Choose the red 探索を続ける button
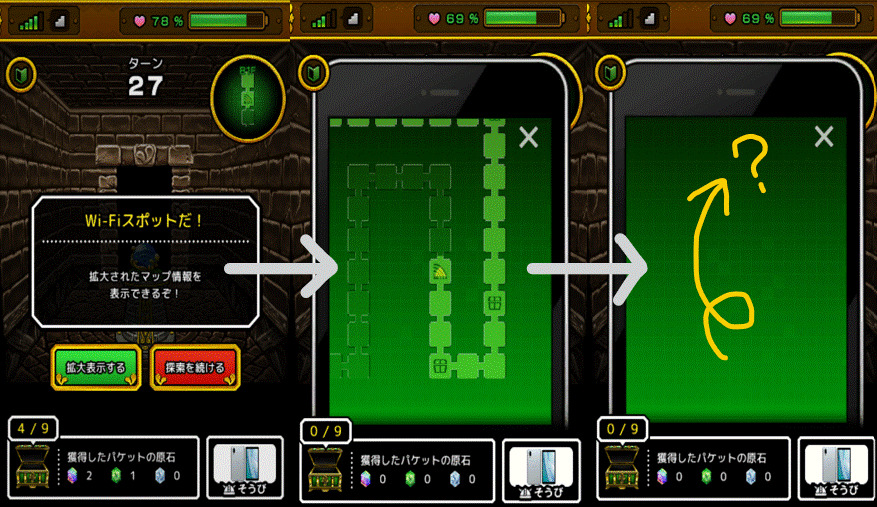 tap(195, 367)
